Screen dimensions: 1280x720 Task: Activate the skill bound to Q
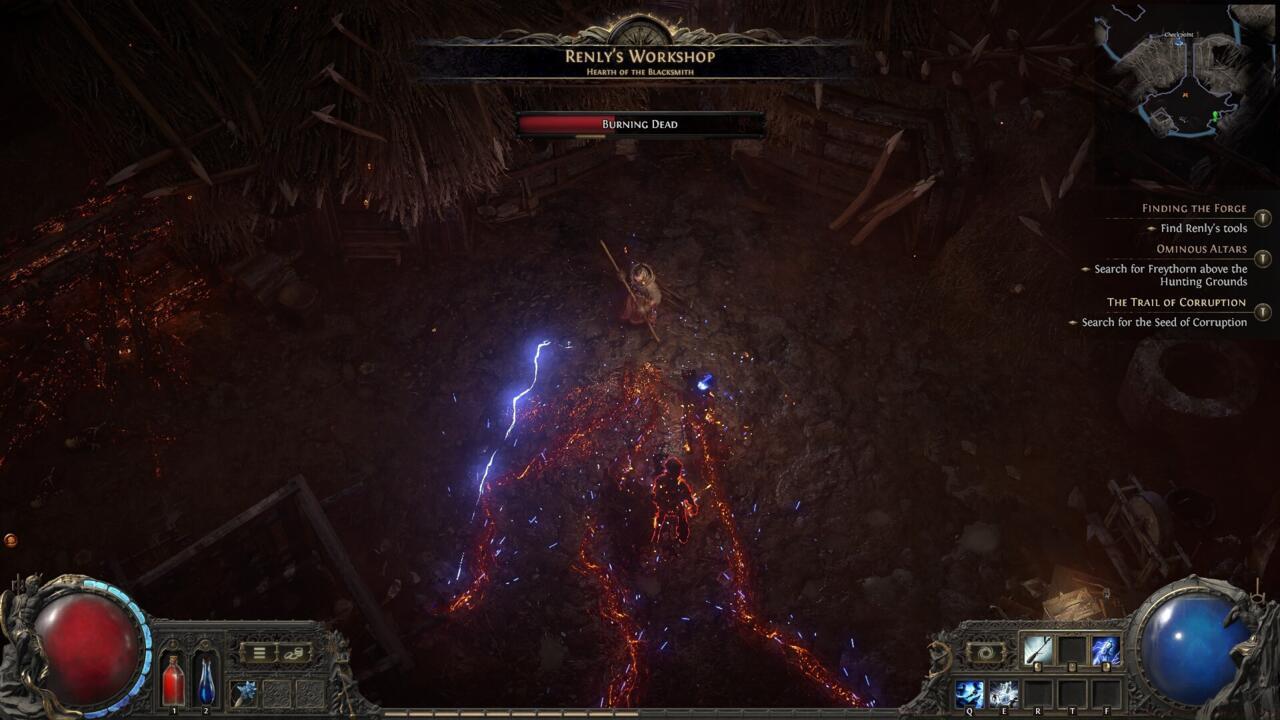click(x=969, y=693)
